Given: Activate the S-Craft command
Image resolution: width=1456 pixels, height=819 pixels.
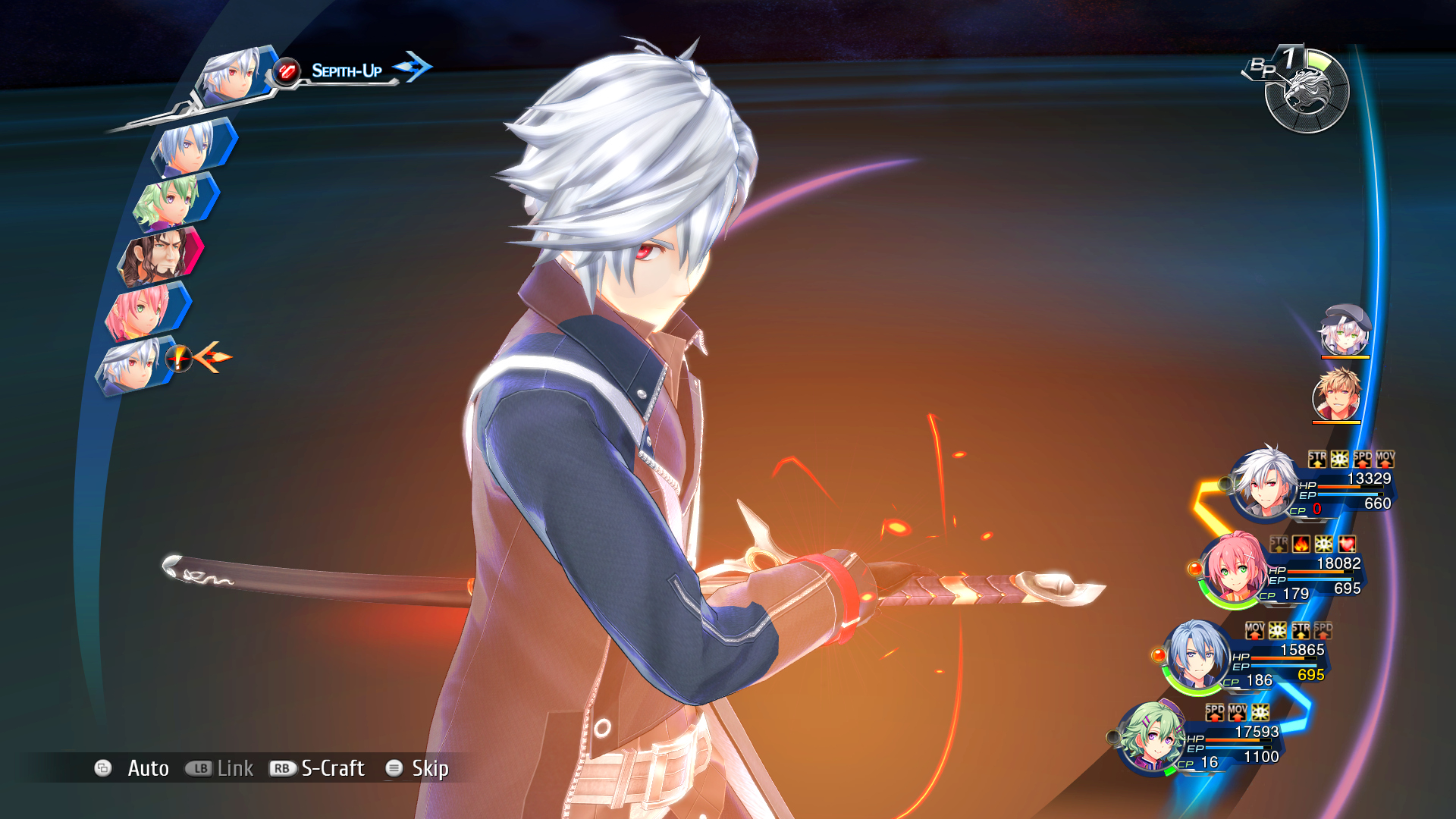Looking at the screenshot, I should pyautogui.click(x=332, y=768).
